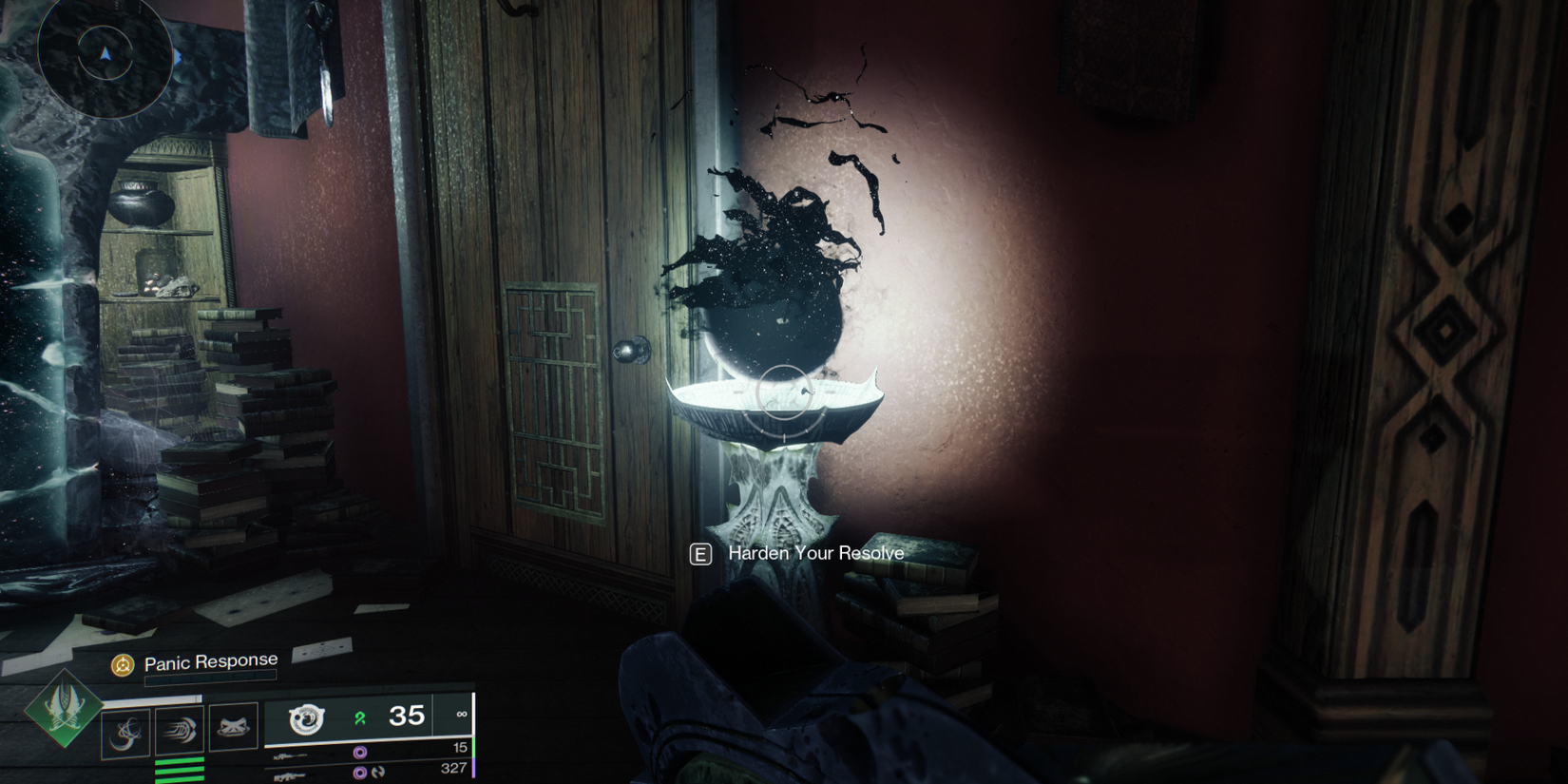Click the white player arrow in the radar center
The image size is (1568, 784).
(105, 54)
